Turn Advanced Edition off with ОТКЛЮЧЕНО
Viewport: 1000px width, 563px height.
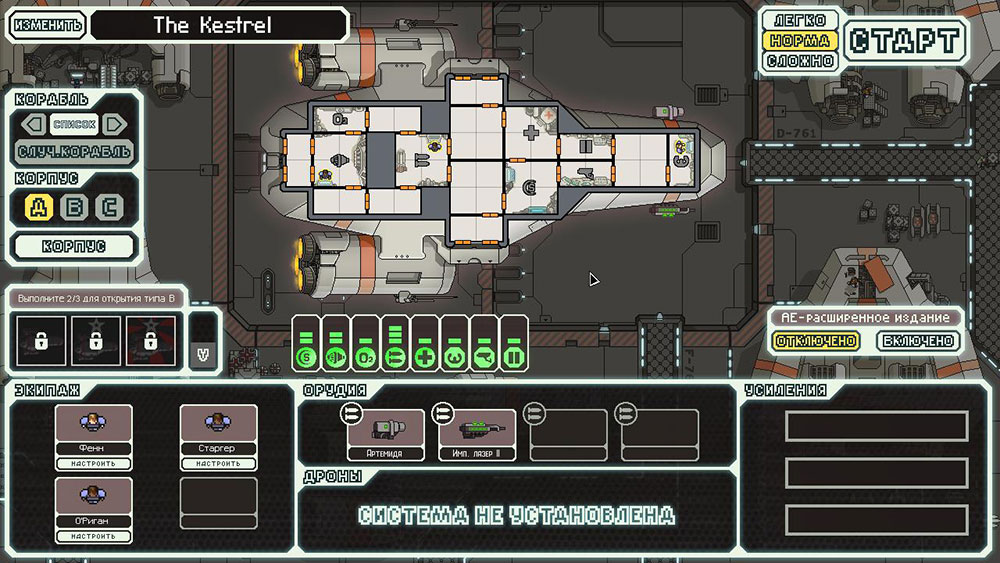[x=815, y=341]
